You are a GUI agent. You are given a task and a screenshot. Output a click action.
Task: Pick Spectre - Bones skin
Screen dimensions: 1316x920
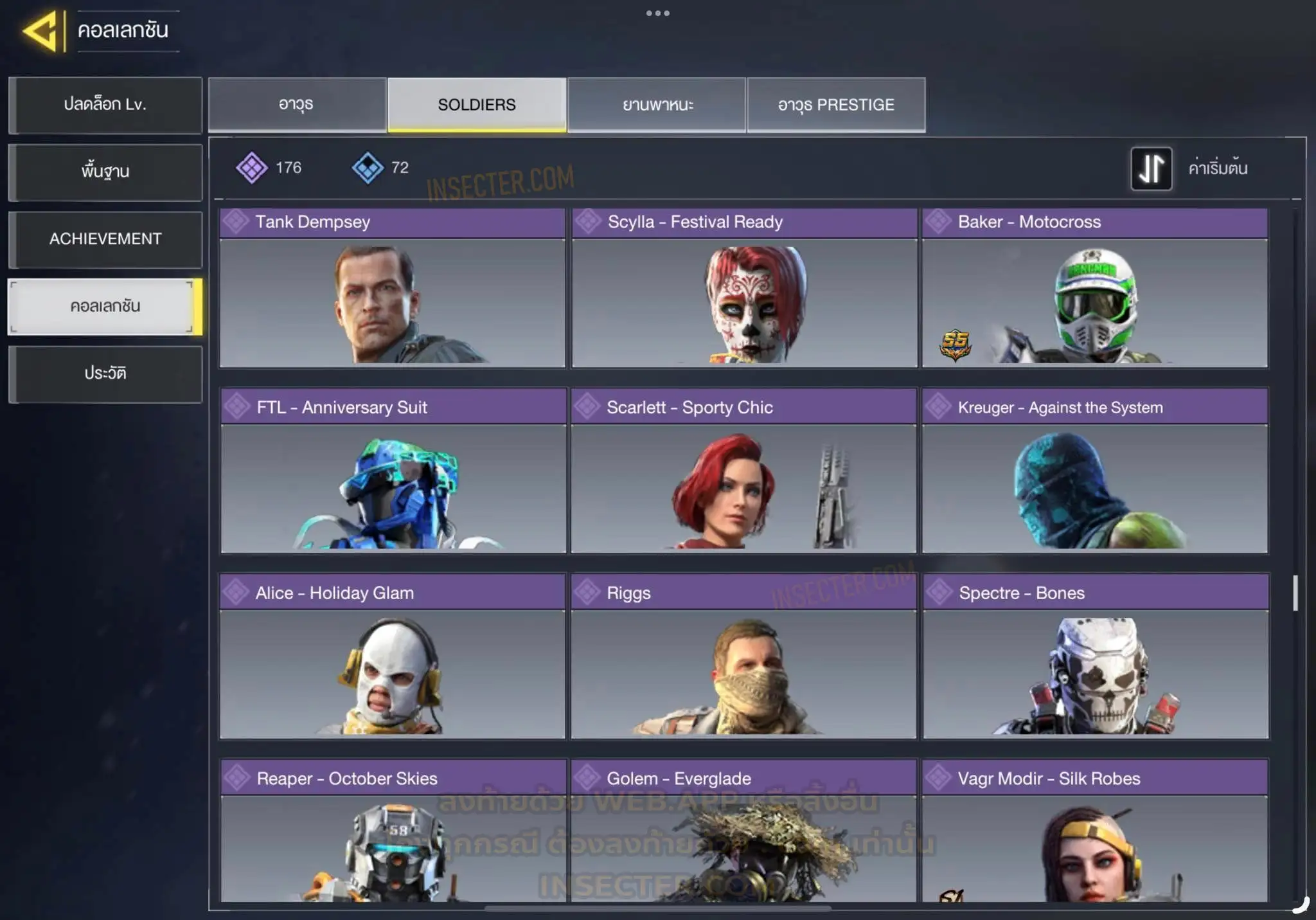(1096, 656)
